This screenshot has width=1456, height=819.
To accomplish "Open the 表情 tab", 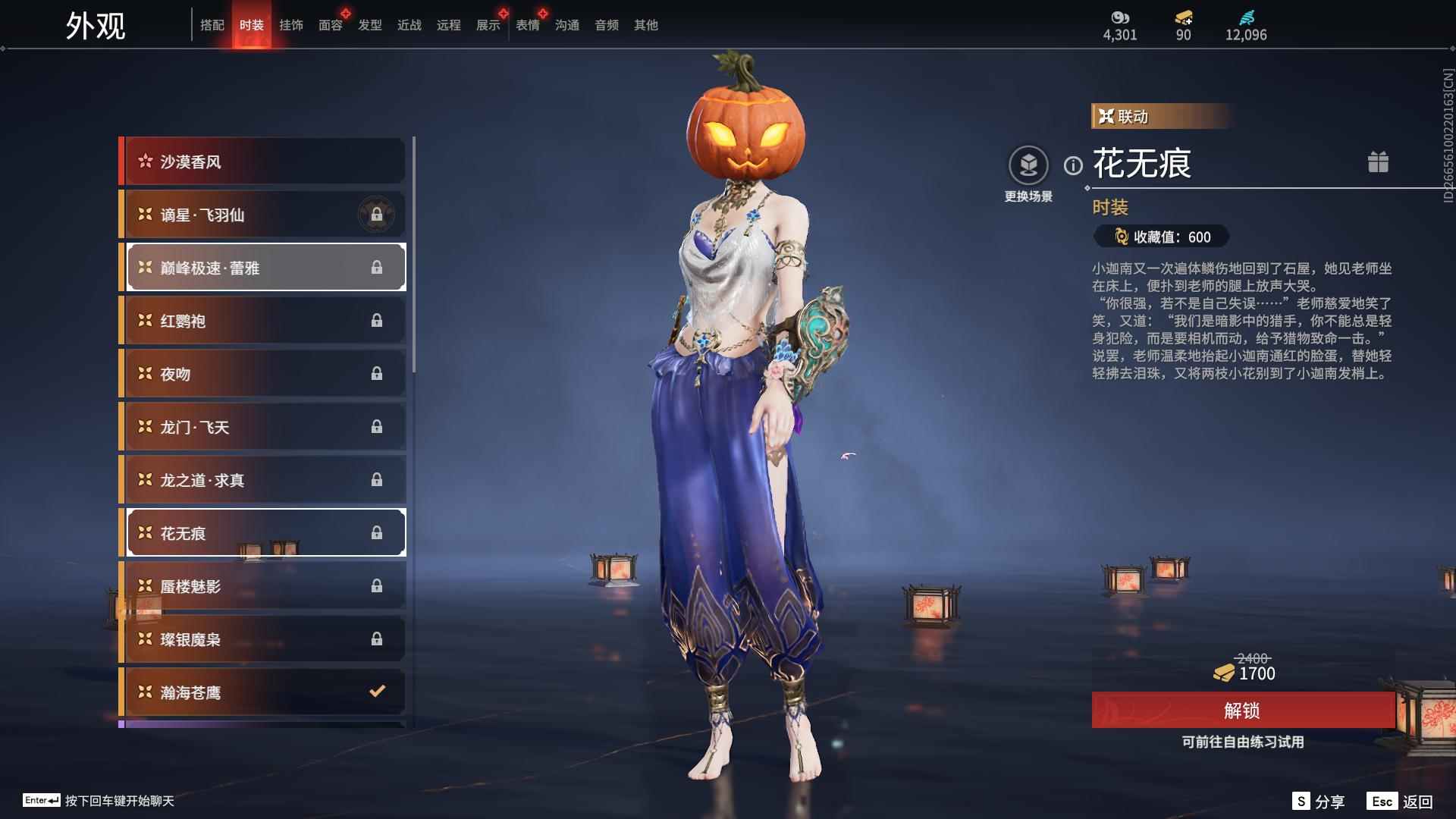I will [527, 24].
